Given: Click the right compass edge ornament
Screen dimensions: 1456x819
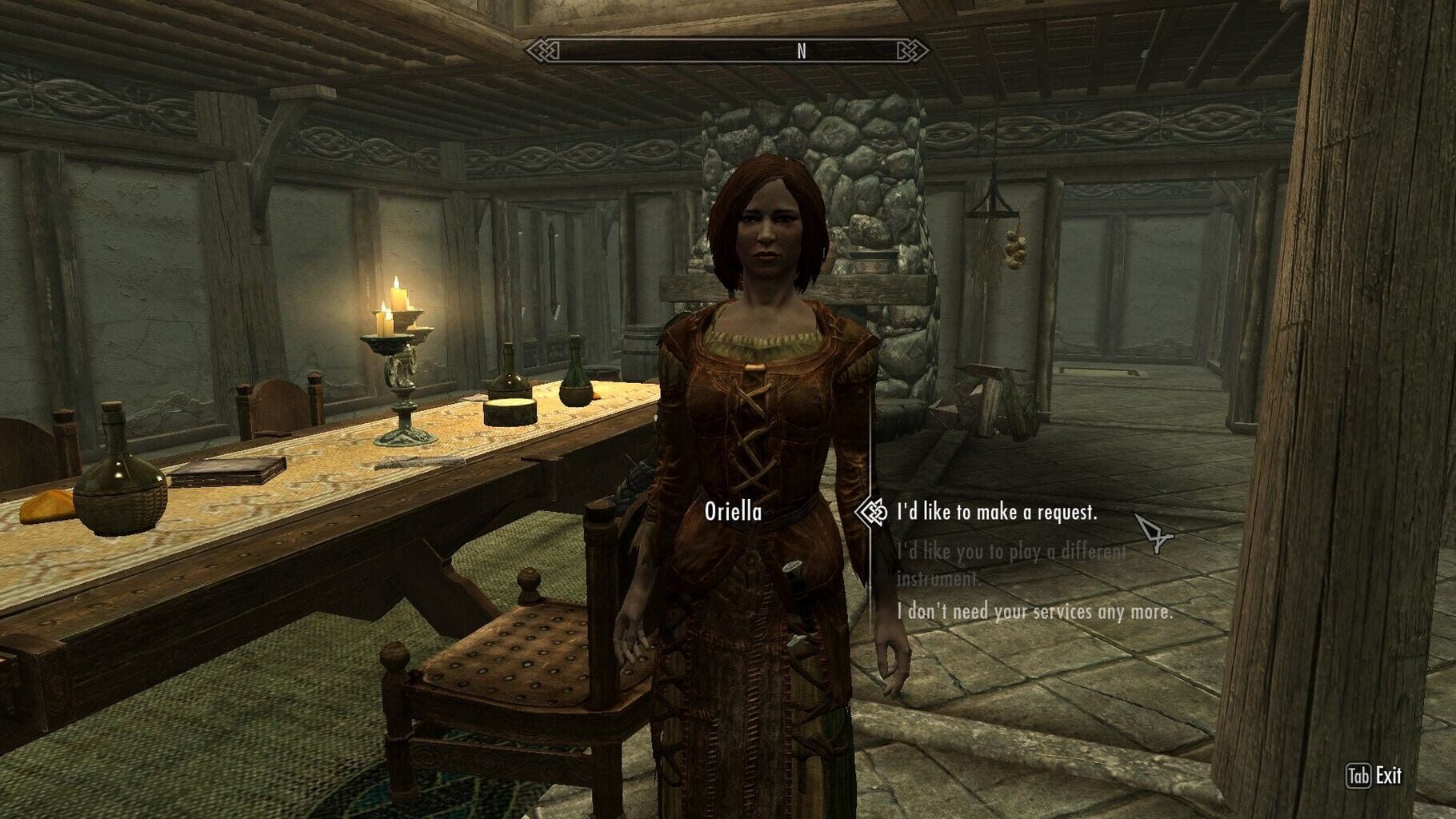Looking at the screenshot, I should pyautogui.click(x=912, y=49).
